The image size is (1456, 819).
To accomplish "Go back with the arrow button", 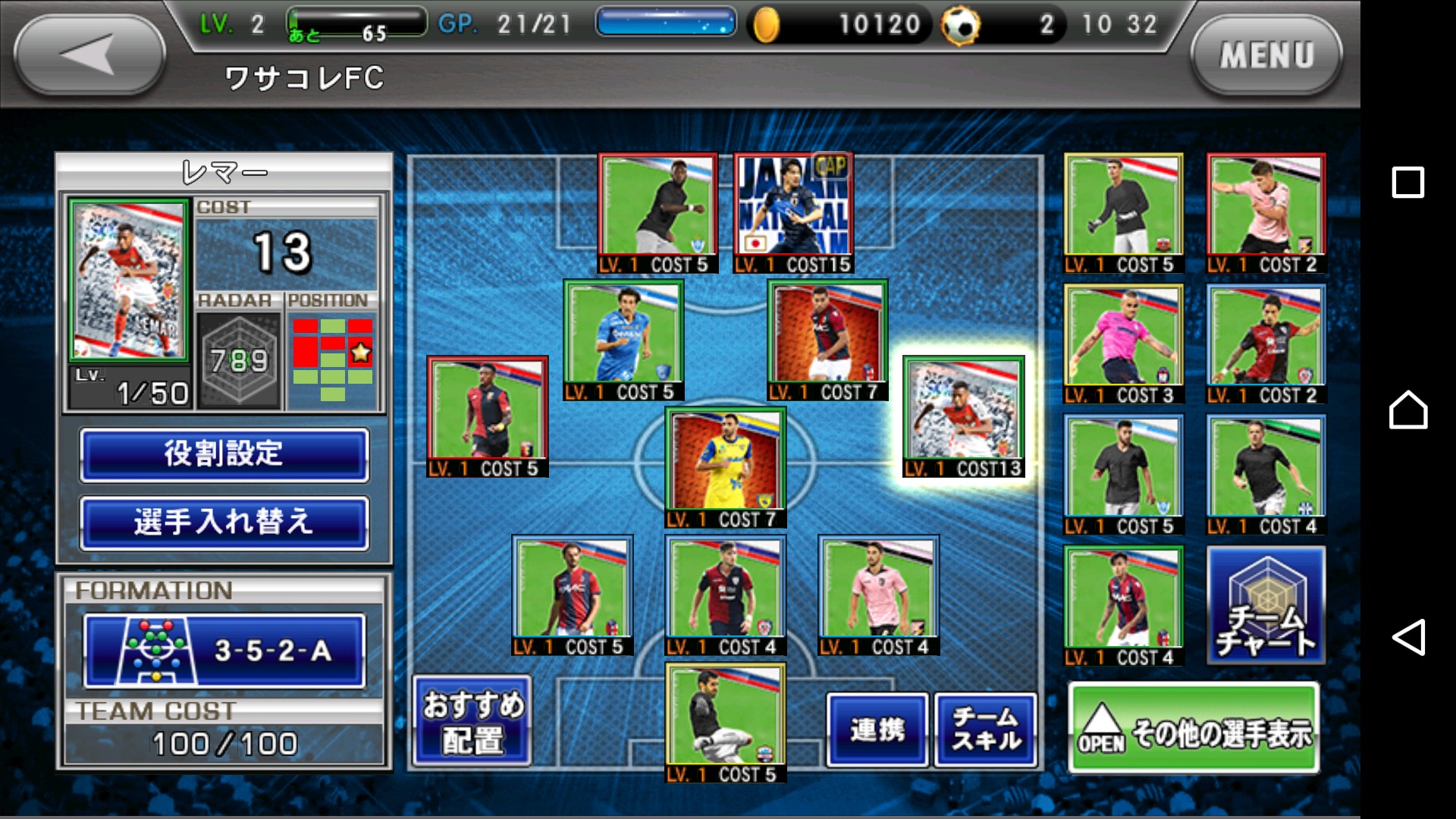I will click(x=89, y=55).
